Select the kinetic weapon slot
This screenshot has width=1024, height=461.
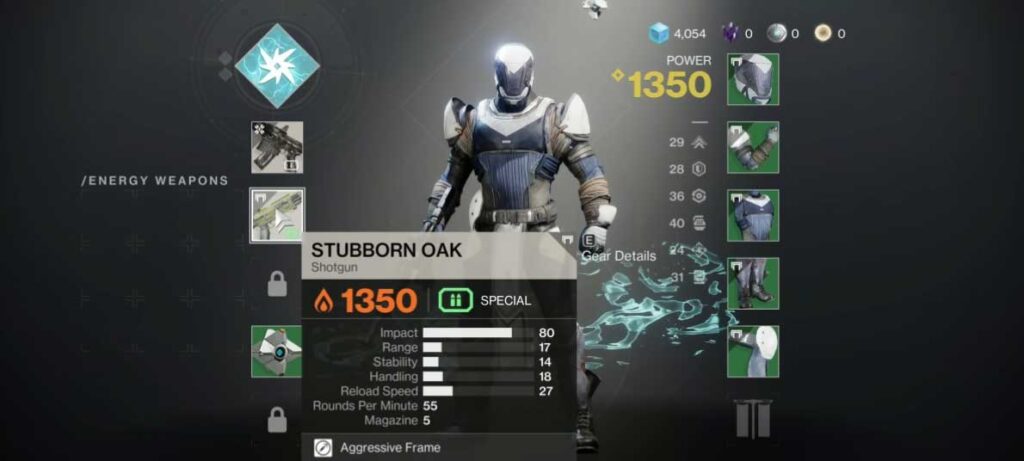277,147
